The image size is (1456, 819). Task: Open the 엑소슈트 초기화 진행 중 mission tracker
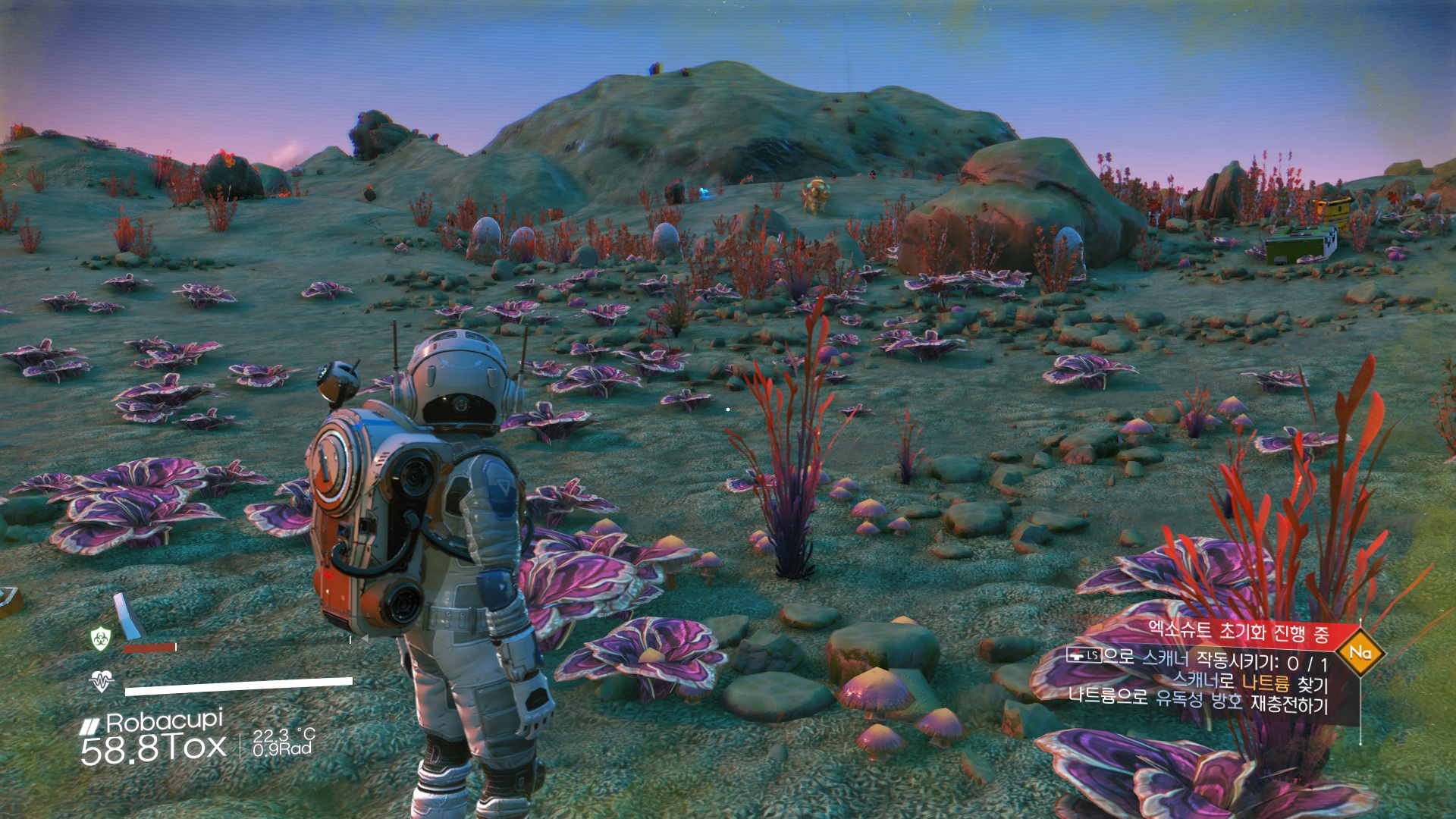[x=1238, y=632]
